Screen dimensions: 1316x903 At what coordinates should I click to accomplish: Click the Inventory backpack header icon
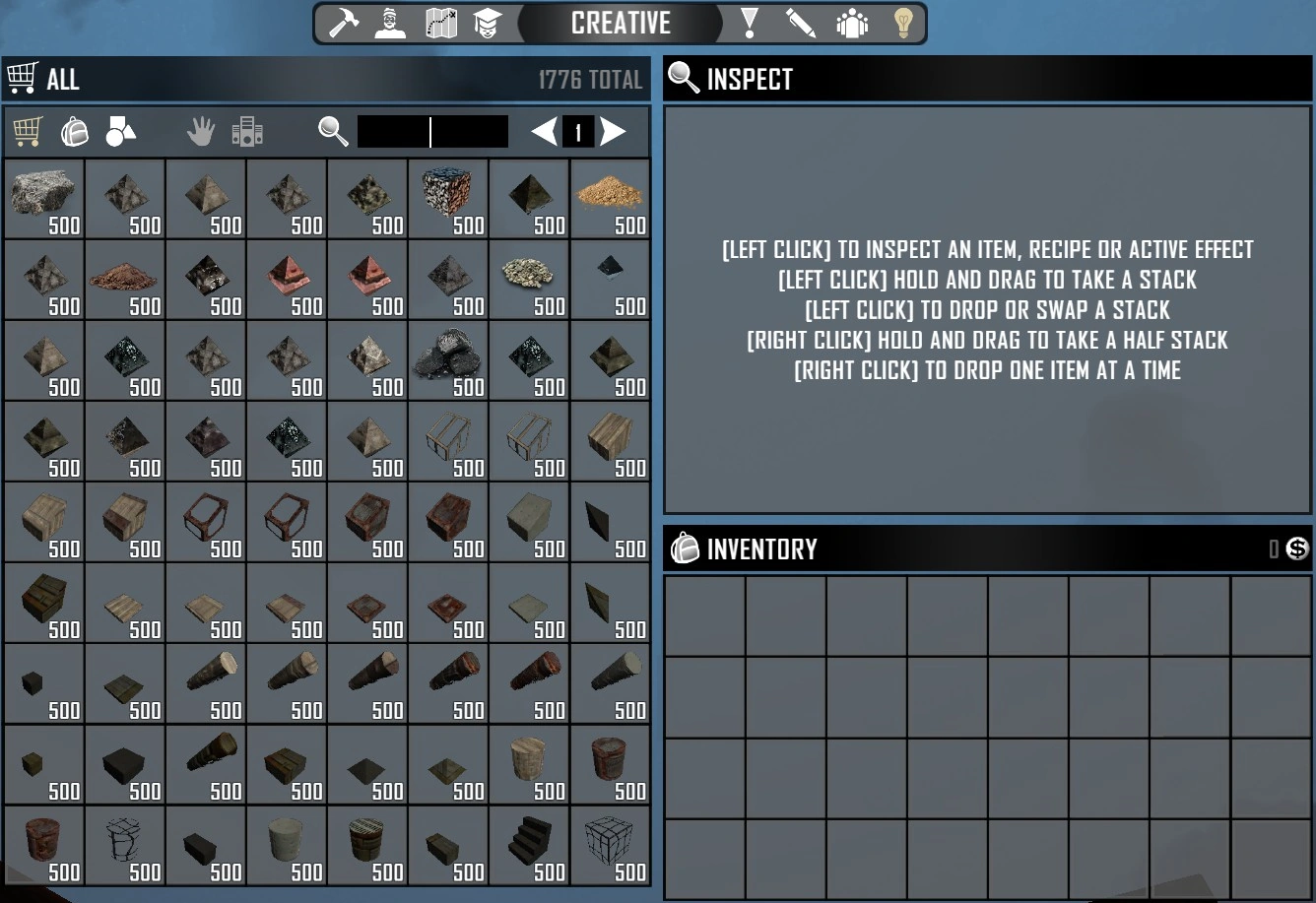click(684, 548)
